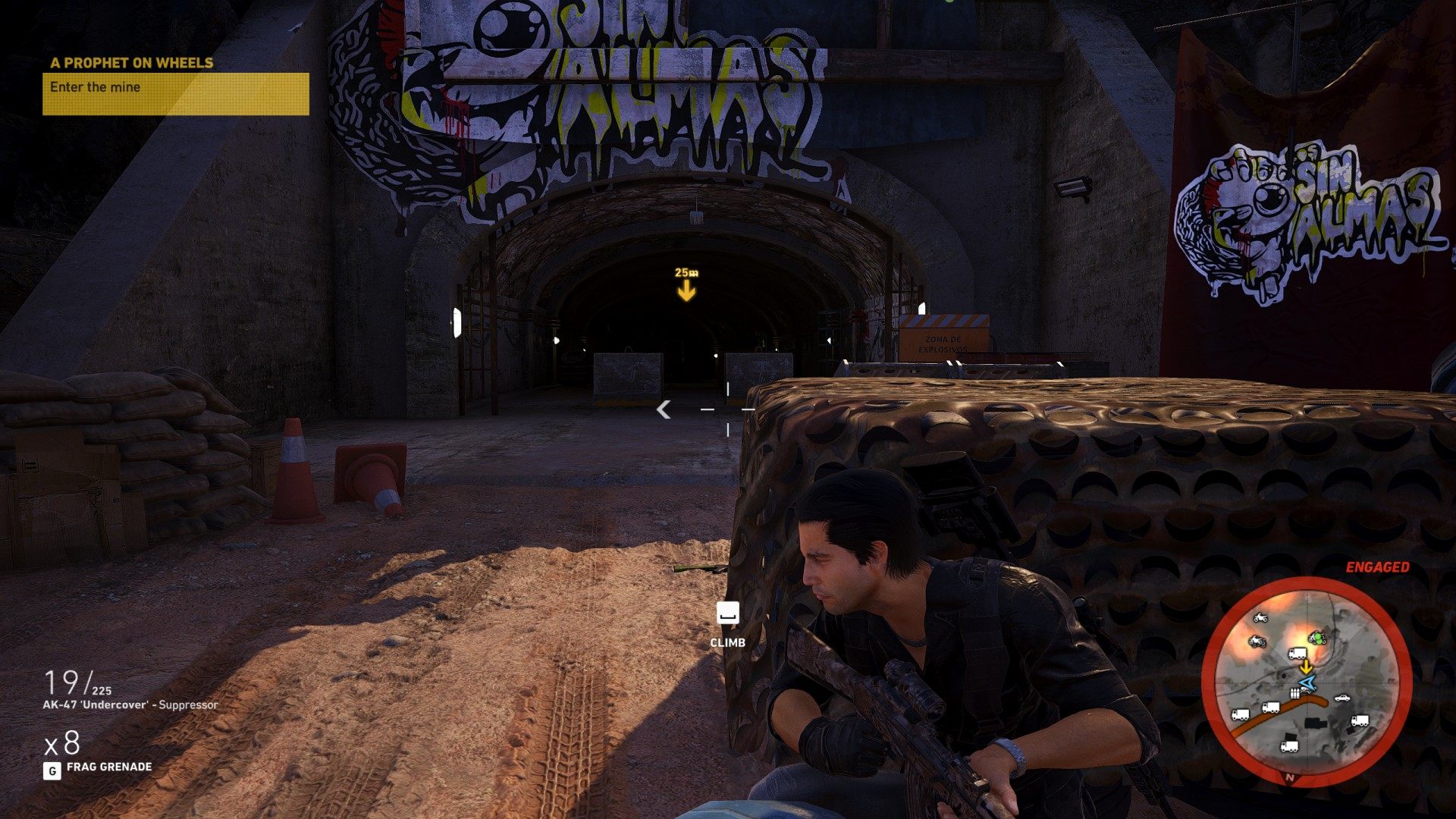This screenshot has width=1456, height=819.
Task: Click the AK-47 'Undercover' weapon label
Action: 130,705
